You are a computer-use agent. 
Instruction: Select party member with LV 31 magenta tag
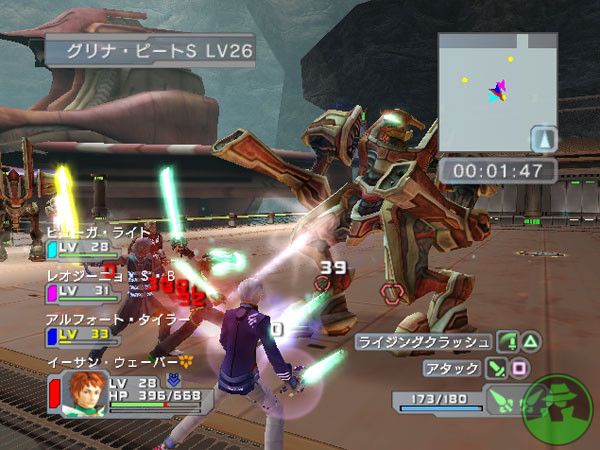point(82,291)
